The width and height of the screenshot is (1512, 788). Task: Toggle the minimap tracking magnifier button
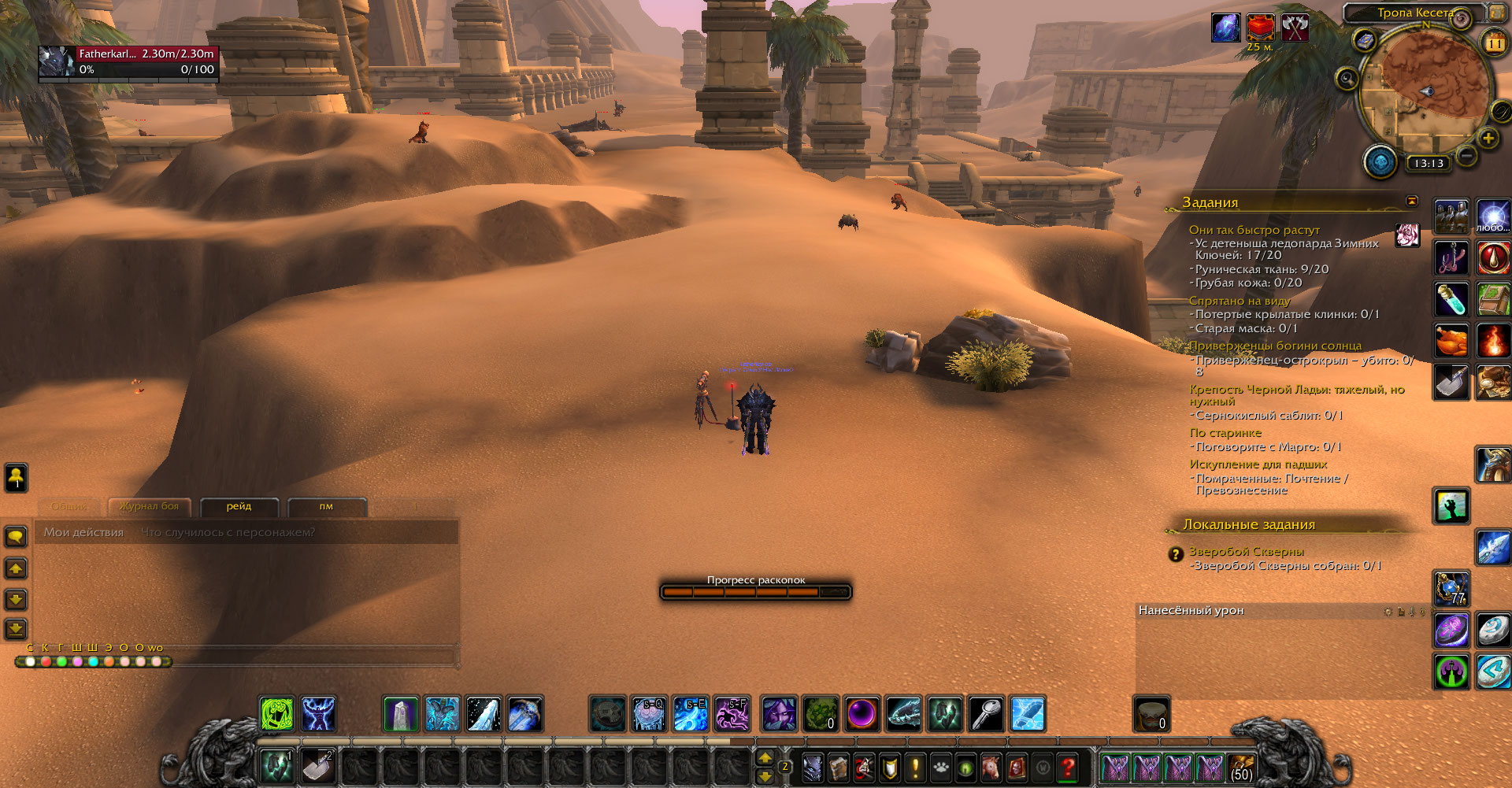[1347, 79]
